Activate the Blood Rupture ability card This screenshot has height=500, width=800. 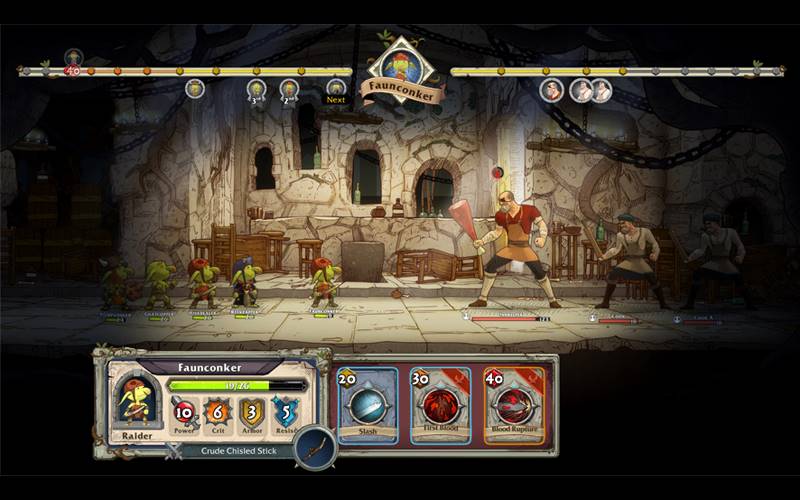click(514, 405)
